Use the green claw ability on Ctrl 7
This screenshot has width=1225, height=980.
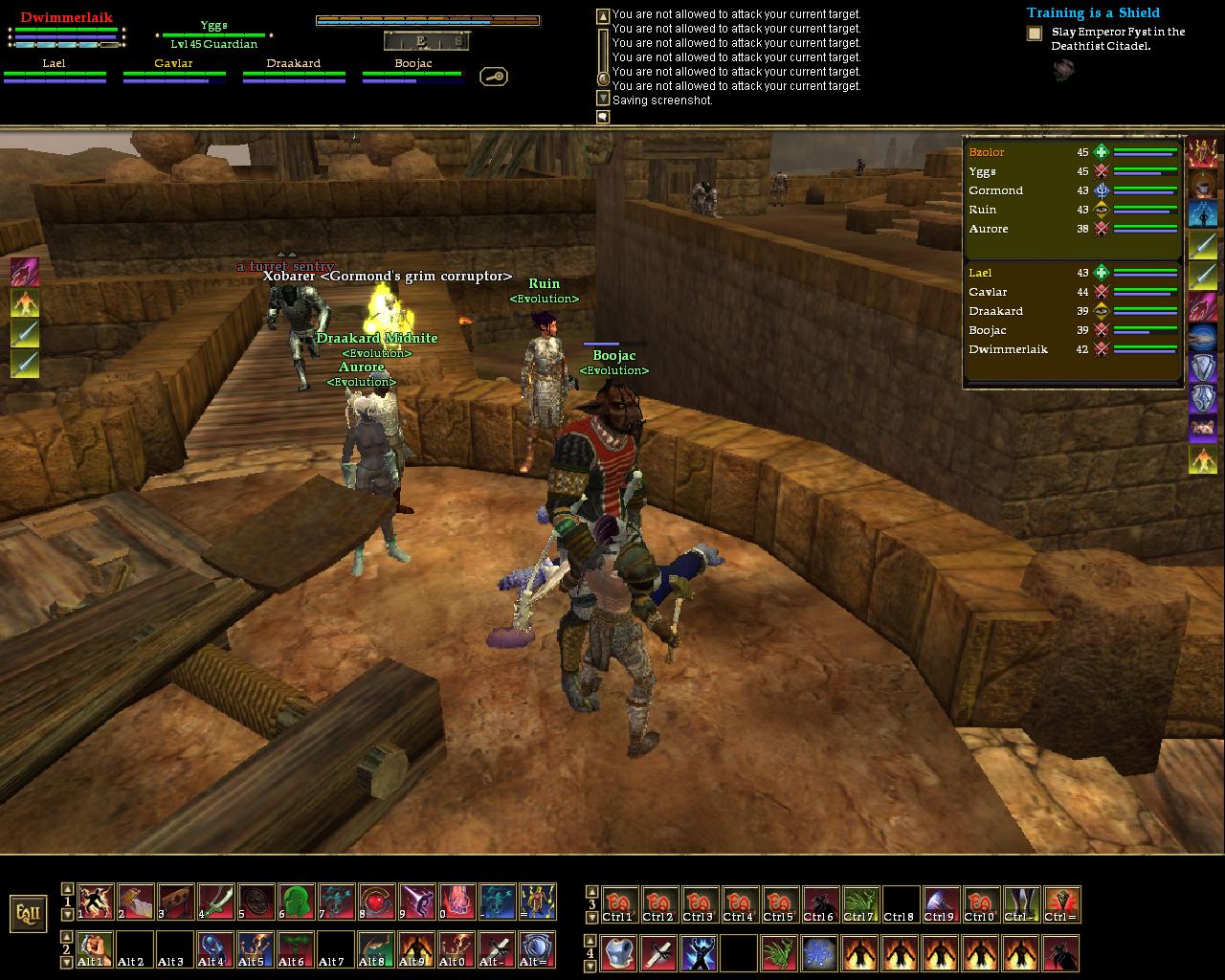tap(860, 904)
